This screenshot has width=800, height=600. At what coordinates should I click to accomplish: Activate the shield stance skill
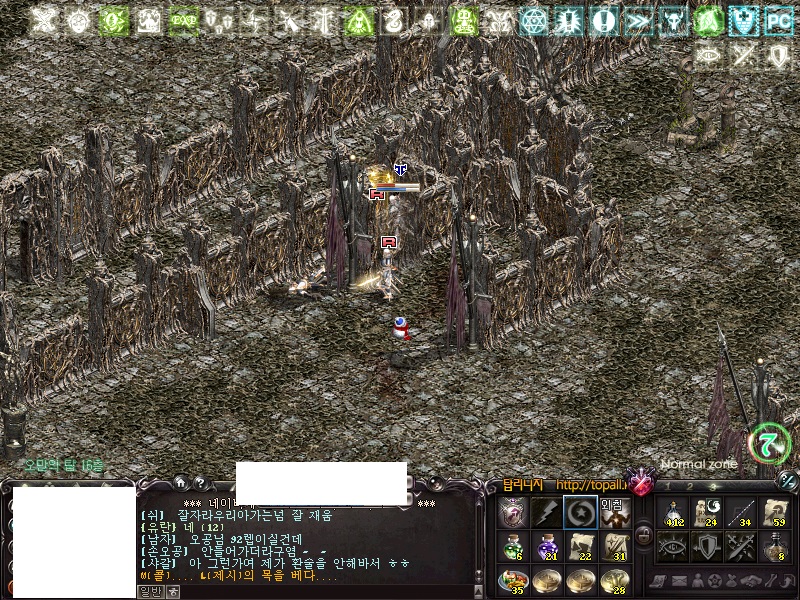tap(707, 546)
